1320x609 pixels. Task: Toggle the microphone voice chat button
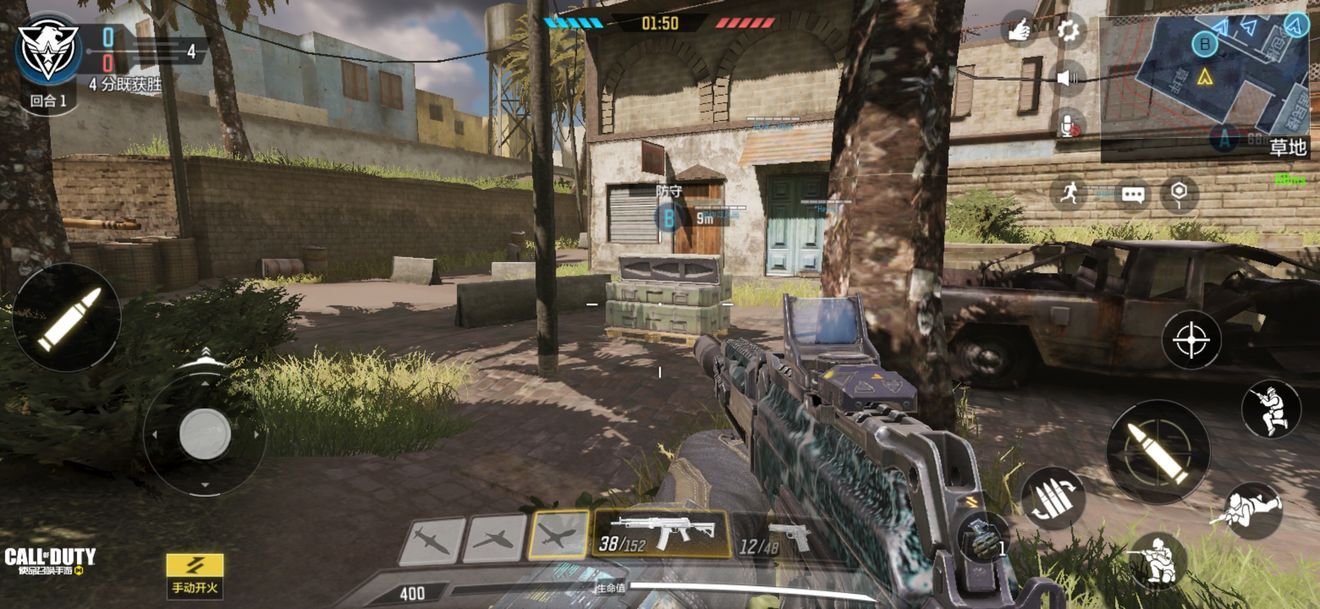[1069, 124]
